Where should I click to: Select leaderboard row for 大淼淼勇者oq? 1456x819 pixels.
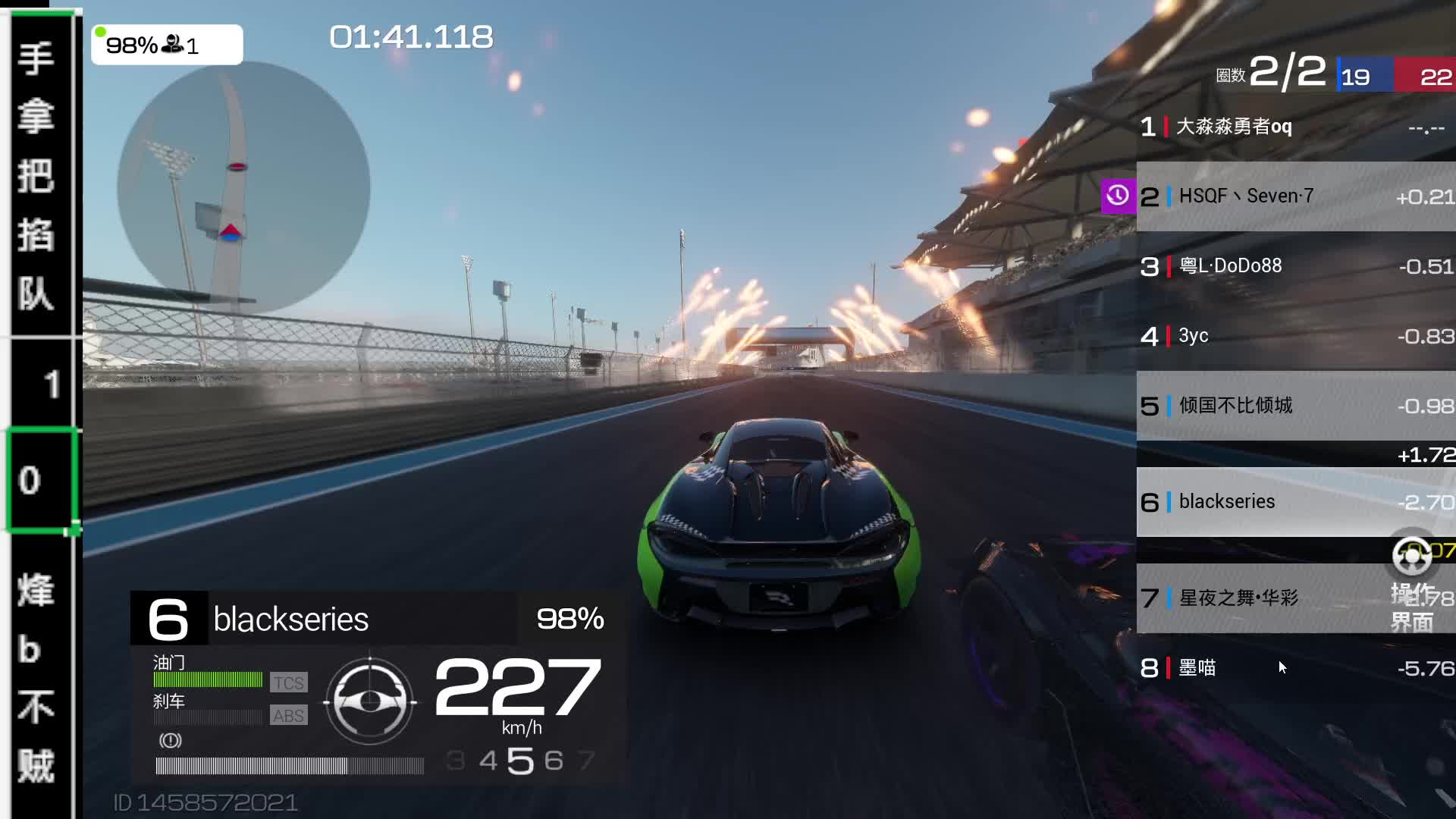click(1295, 127)
